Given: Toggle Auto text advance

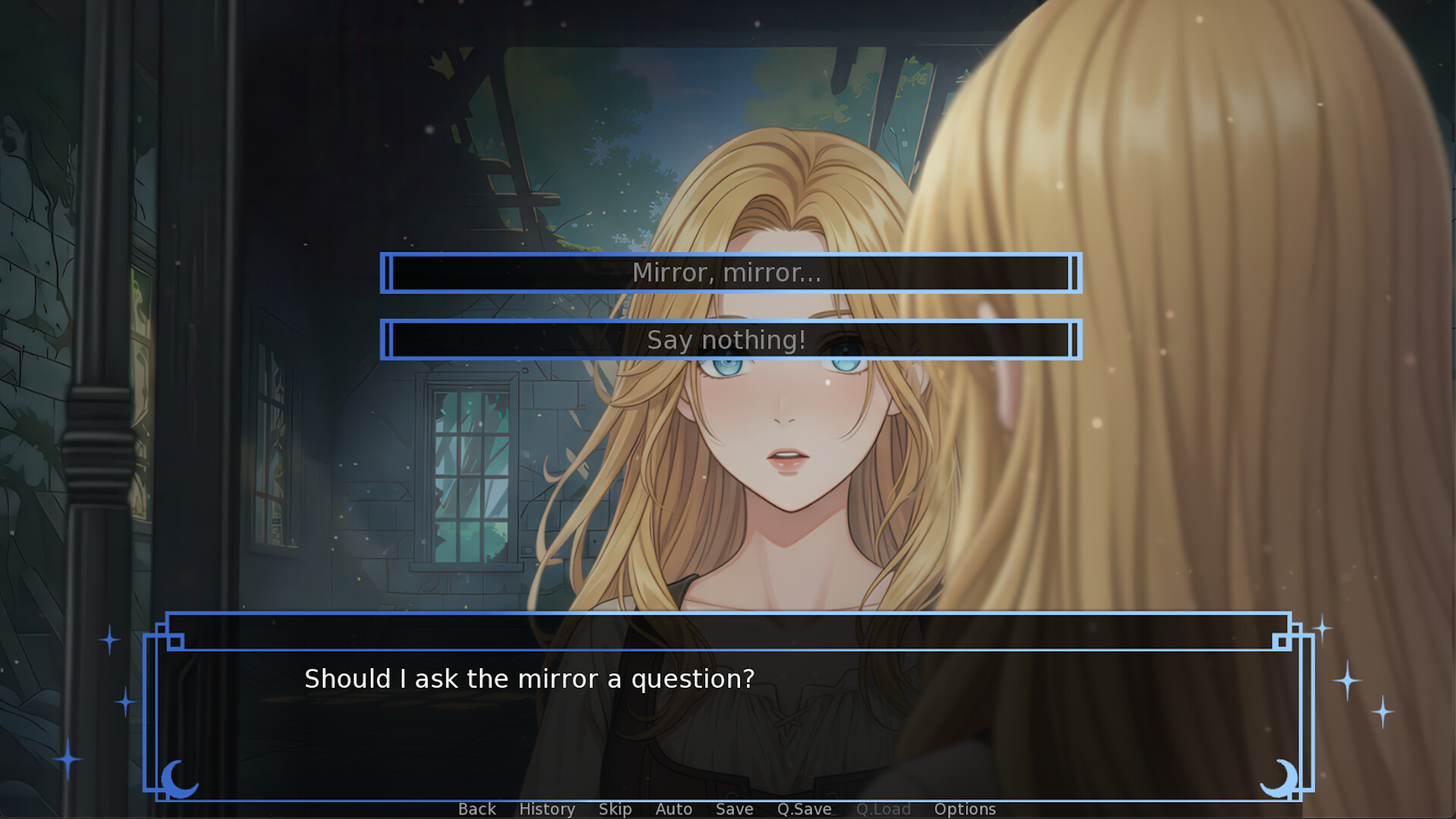Looking at the screenshot, I should pyautogui.click(x=673, y=808).
